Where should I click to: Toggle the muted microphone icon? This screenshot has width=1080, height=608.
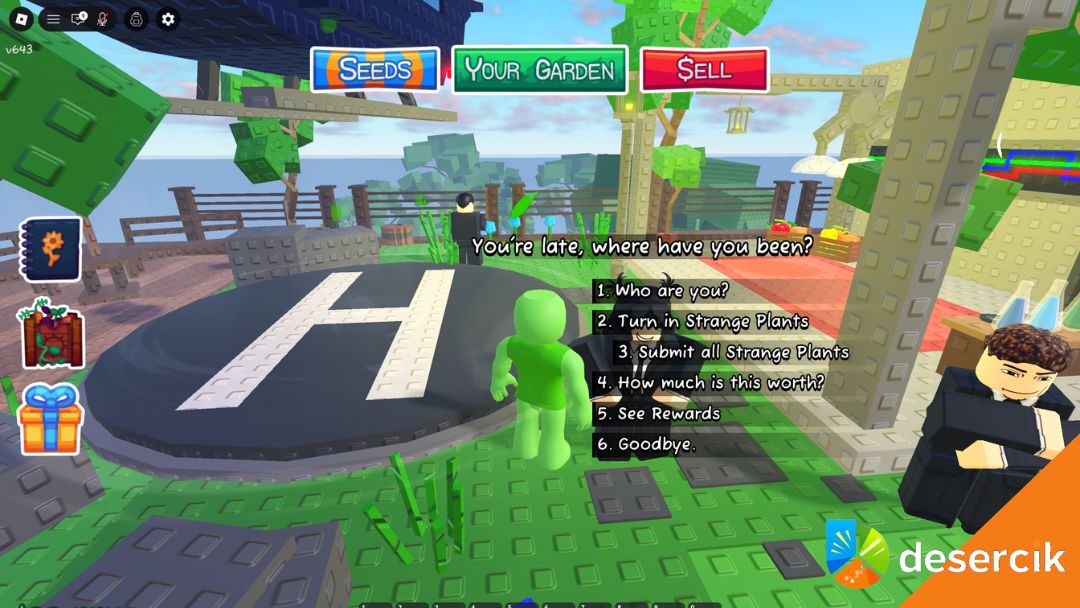pyautogui.click(x=103, y=19)
